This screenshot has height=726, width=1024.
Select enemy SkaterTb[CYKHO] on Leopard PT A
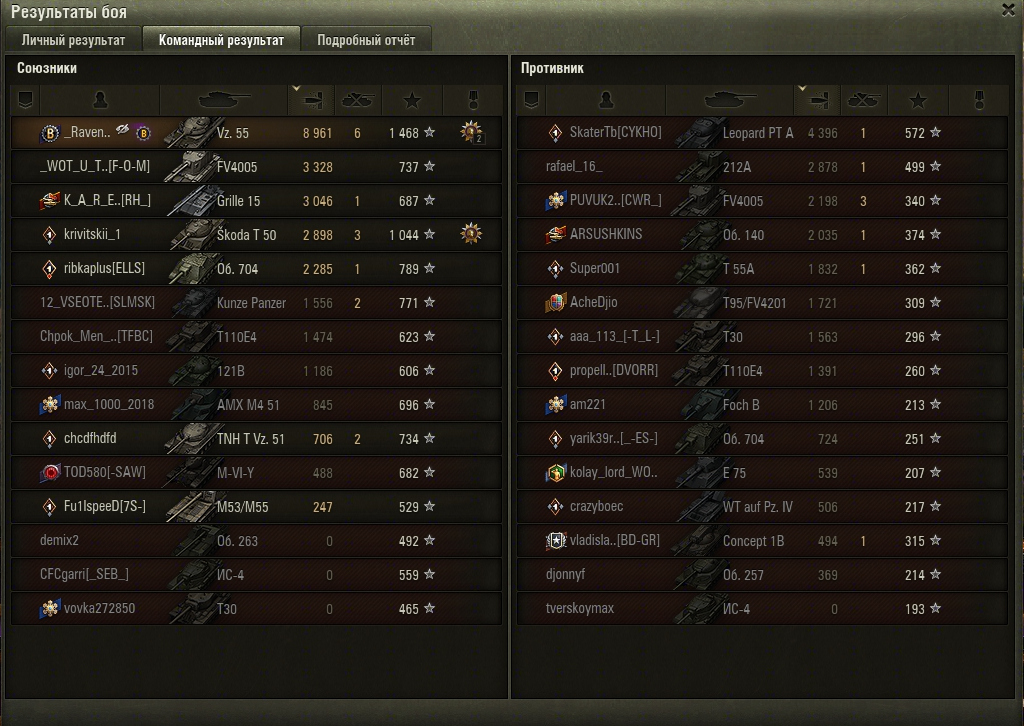tap(762, 133)
